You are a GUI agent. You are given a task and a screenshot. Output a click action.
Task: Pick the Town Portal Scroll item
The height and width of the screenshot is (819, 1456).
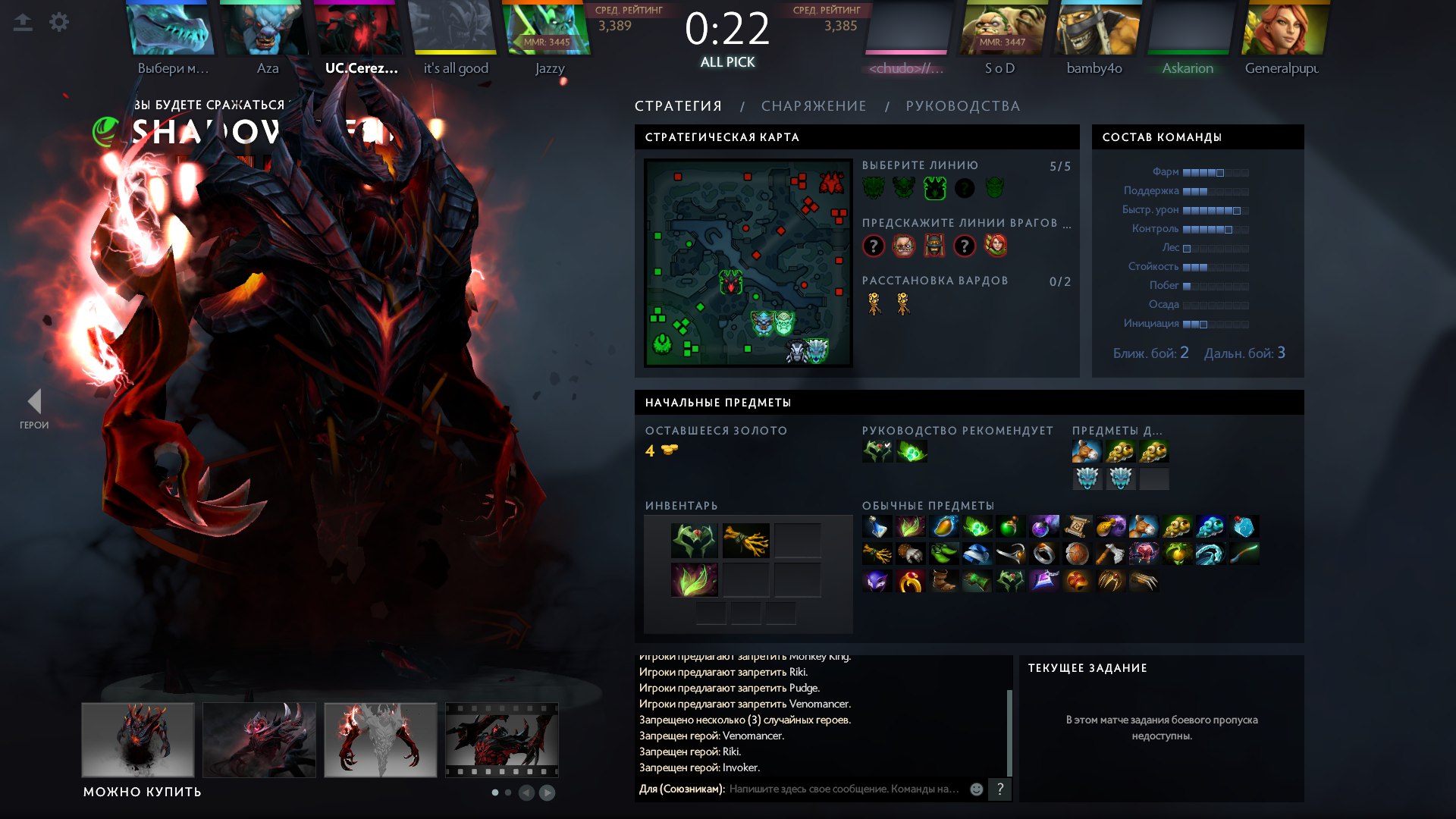point(1076,526)
